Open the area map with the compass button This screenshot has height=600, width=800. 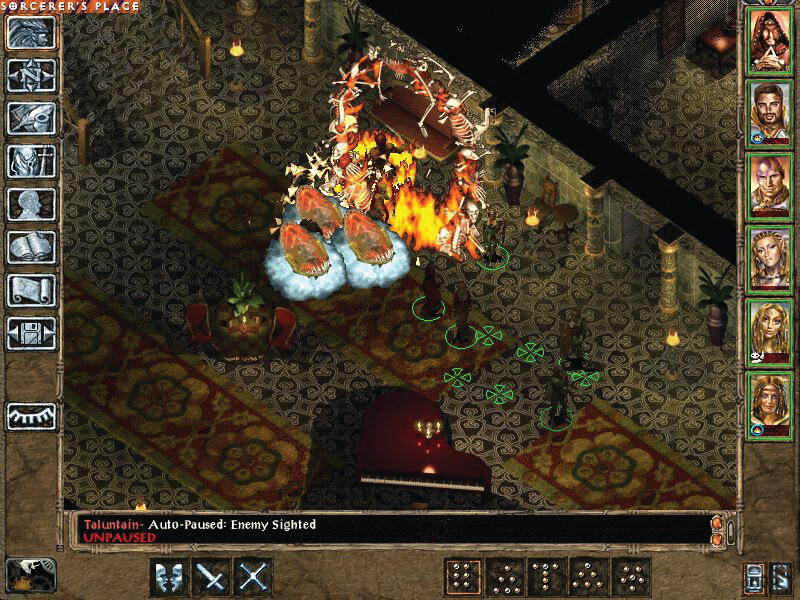coord(32,76)
